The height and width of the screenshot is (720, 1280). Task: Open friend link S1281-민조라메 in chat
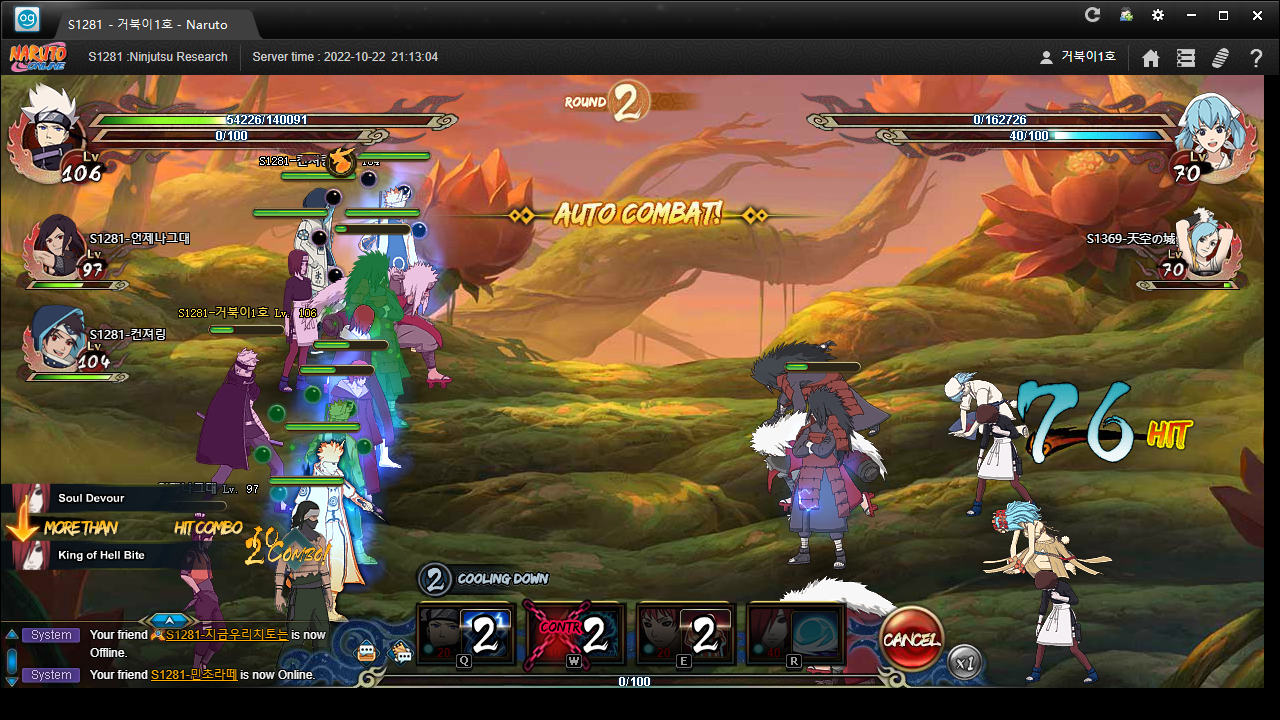(x=194, y=675)
